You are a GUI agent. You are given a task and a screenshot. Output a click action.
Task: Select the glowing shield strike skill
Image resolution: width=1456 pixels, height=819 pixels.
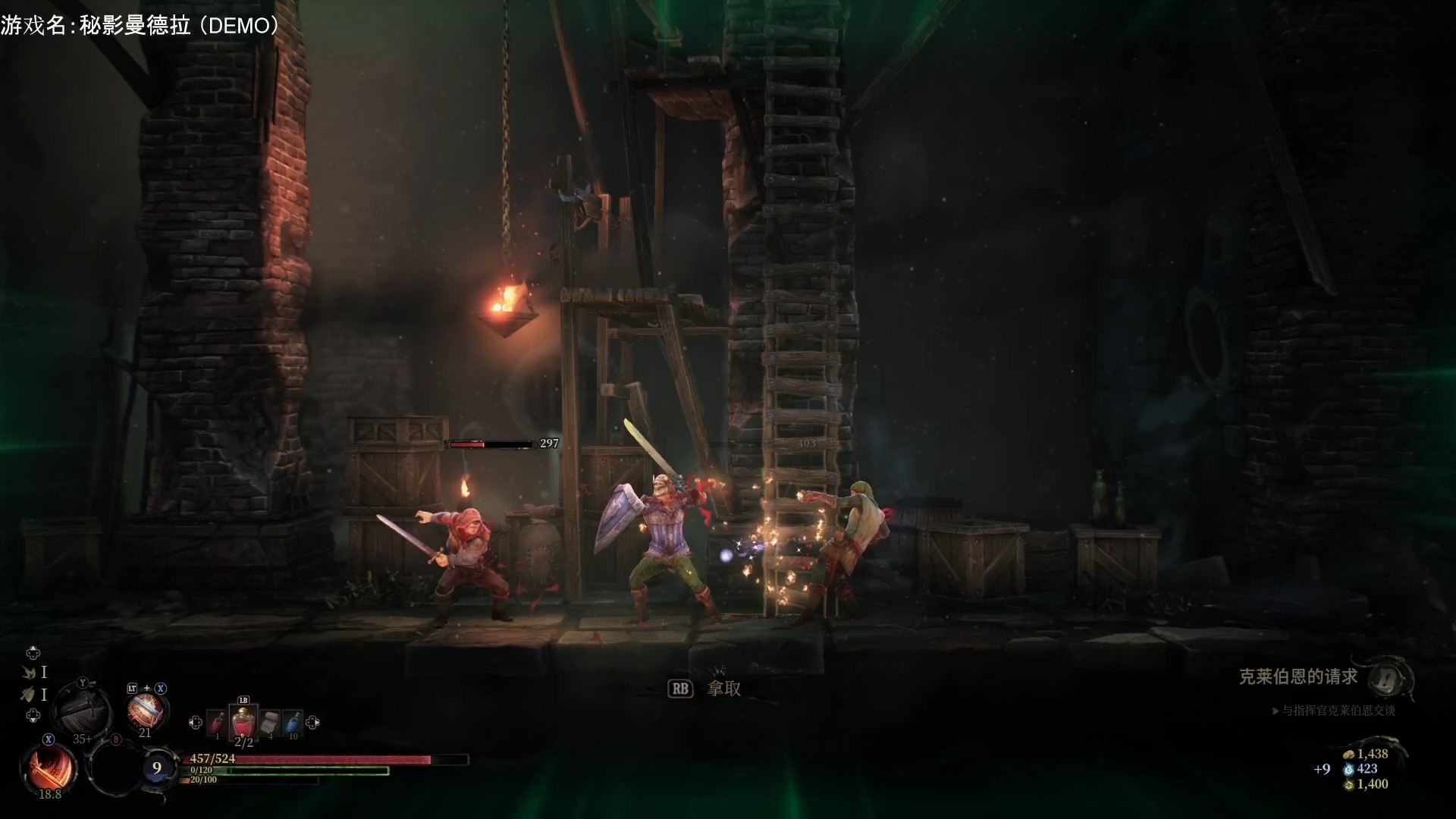[x=145, y=711]
